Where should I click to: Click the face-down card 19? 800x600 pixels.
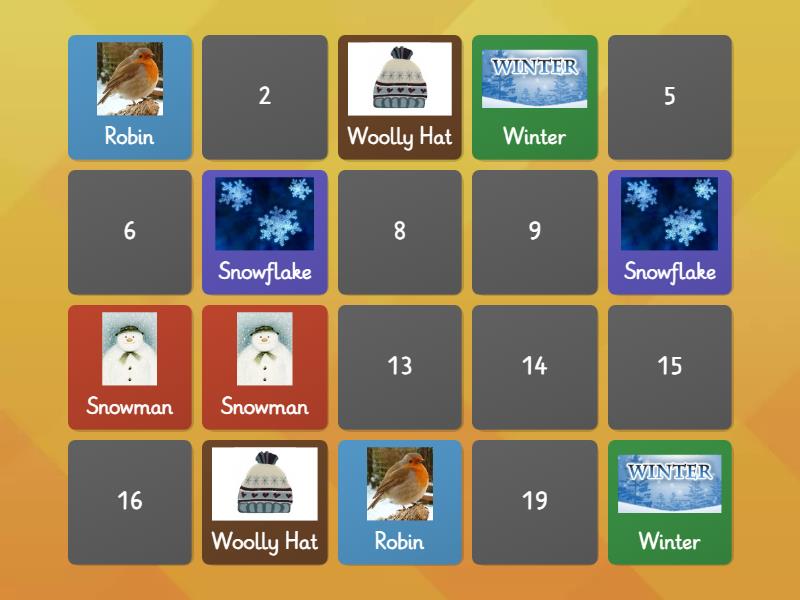pyautogui.click(x=535, y=502)
